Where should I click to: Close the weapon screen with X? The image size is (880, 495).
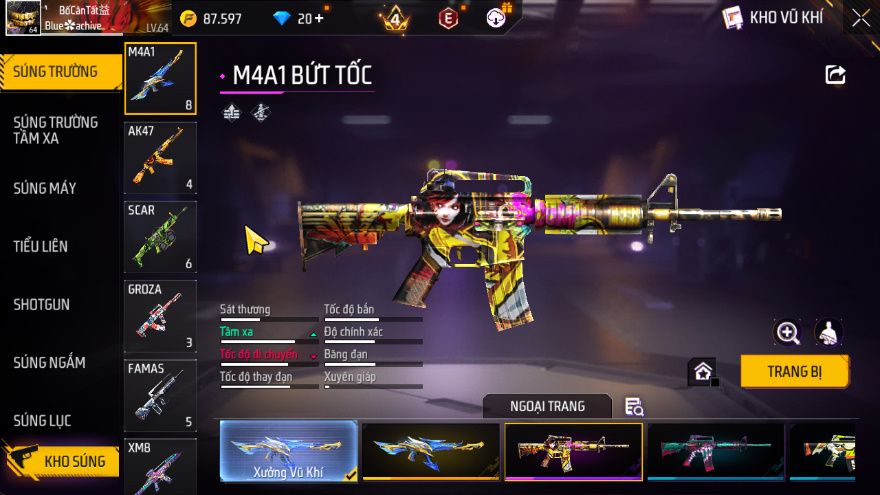(861, 17)
